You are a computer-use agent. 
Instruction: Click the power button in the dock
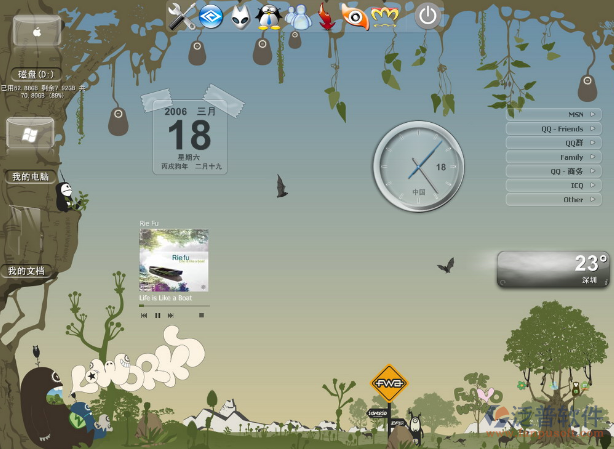pos(428,15)
